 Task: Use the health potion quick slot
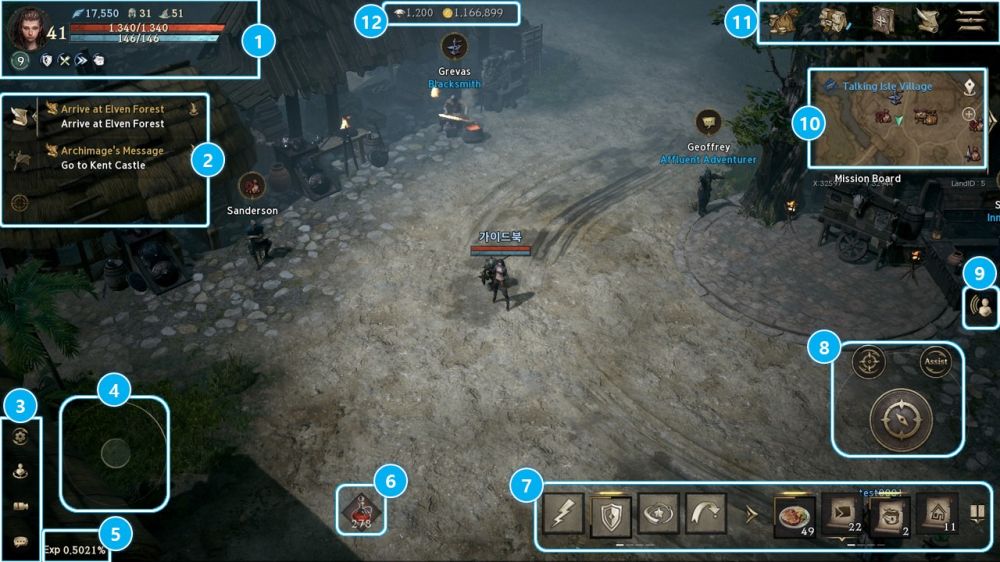361,507
